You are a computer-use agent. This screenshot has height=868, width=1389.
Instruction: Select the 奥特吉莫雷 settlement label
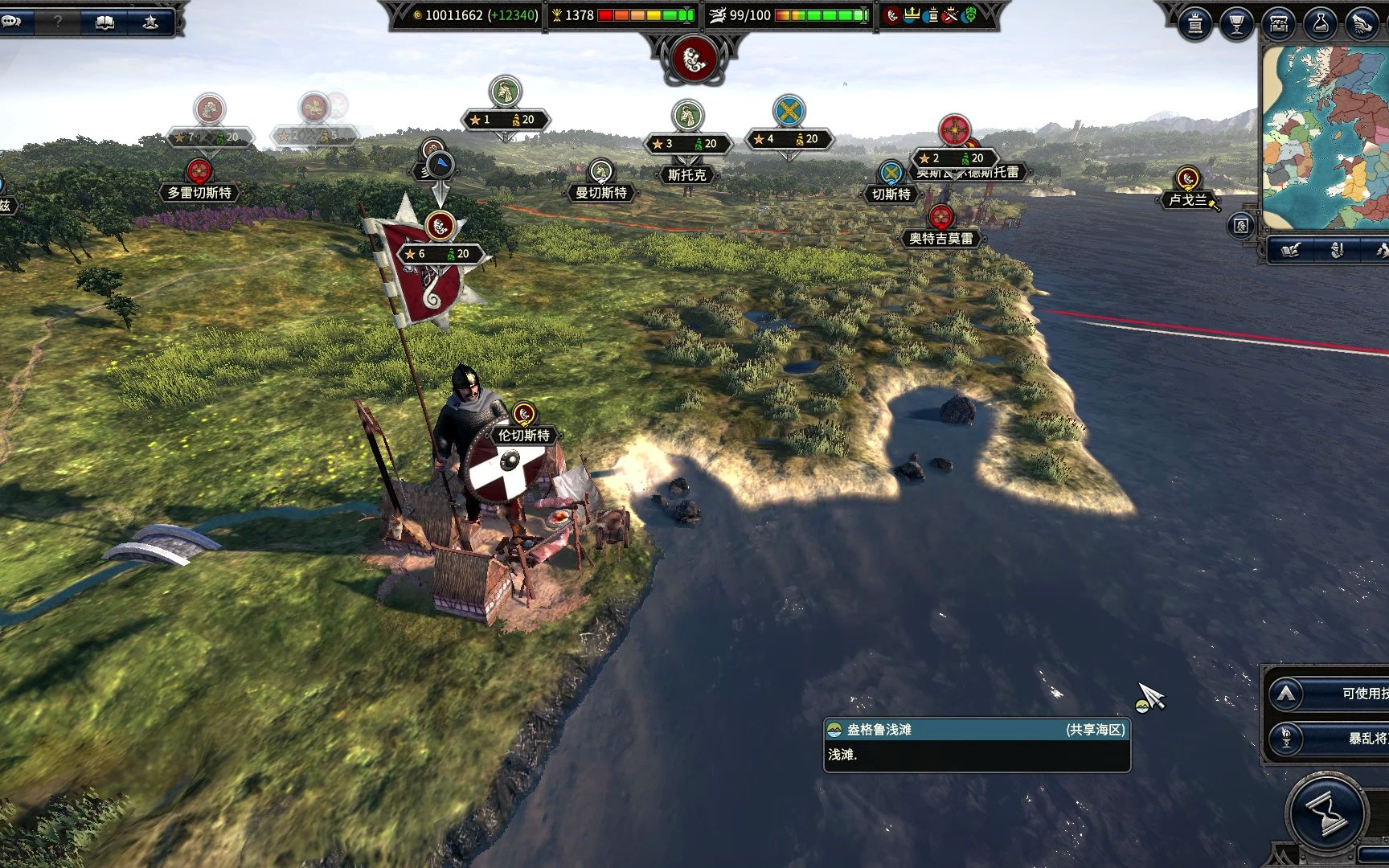click(x=940, y=239)
